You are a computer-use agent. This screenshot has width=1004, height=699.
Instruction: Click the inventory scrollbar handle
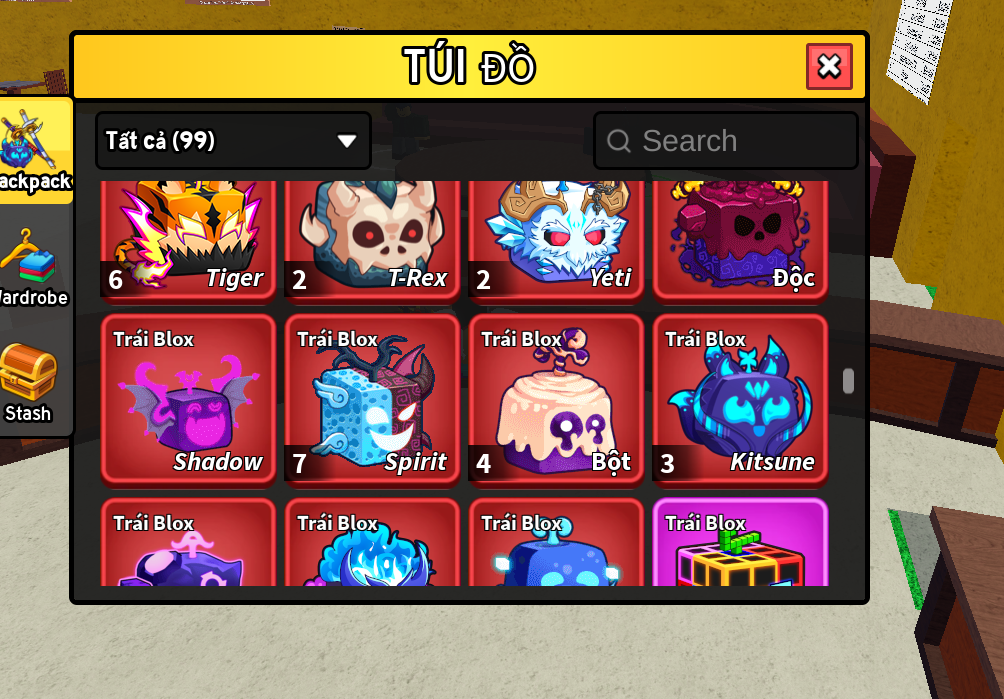point(848,381)
